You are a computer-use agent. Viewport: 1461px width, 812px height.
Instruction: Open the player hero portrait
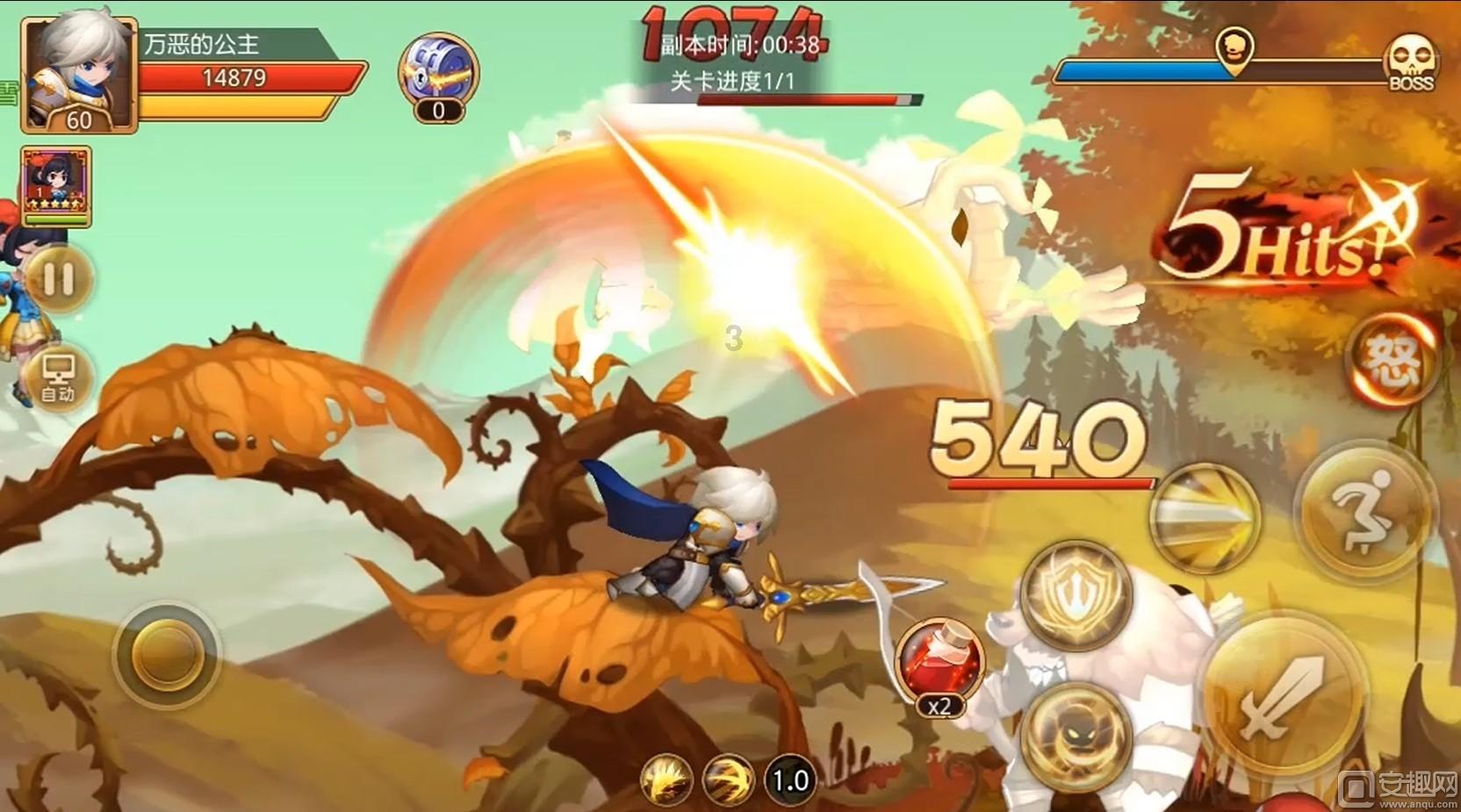click(79, 75)
